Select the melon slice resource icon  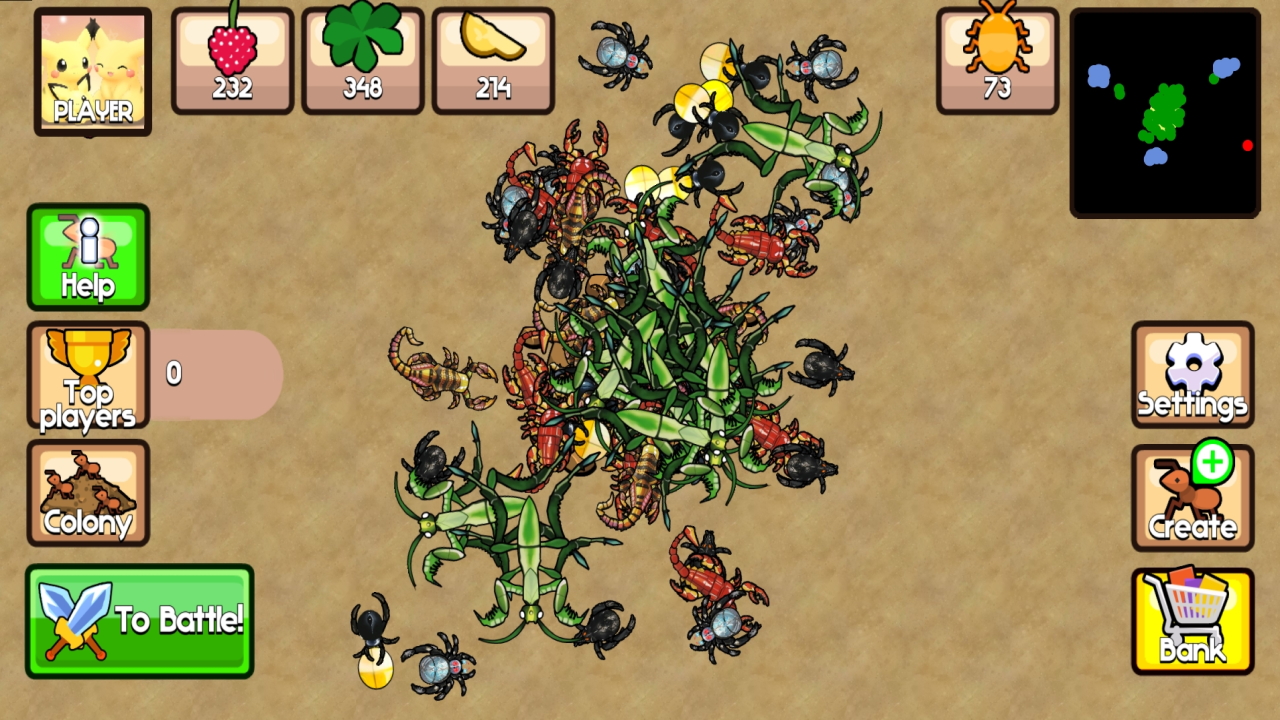[493, 60]
